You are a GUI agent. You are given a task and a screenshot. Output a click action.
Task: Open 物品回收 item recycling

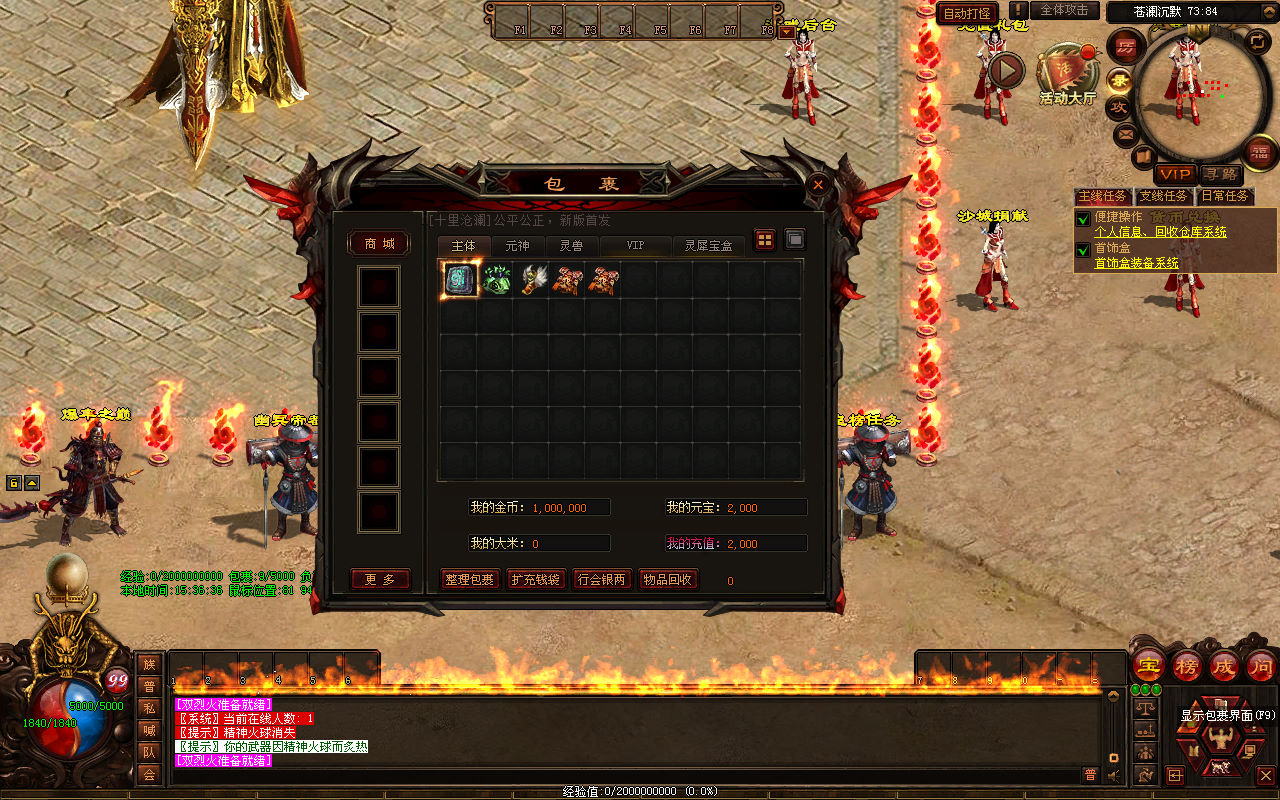click(668, 579)
